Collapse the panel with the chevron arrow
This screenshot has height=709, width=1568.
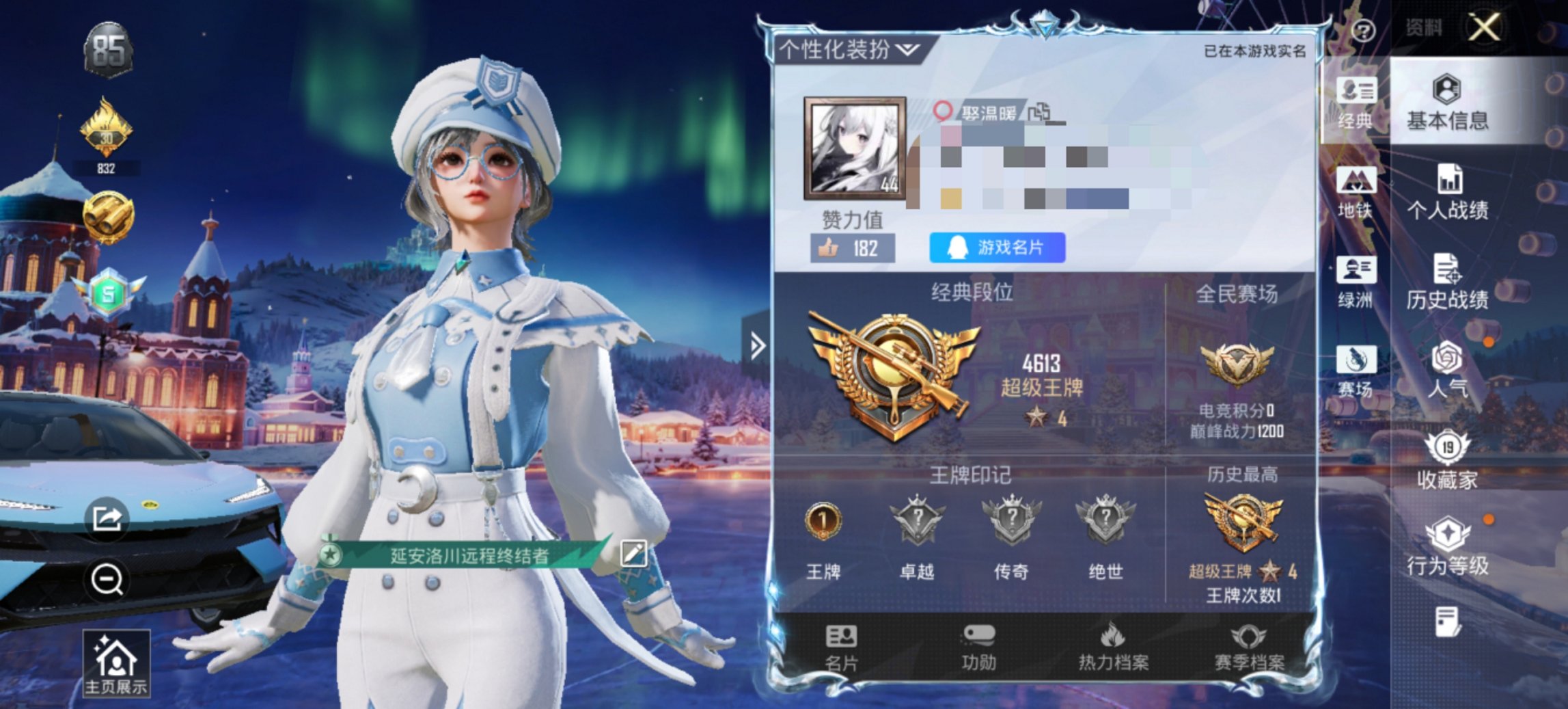(757, 346)
